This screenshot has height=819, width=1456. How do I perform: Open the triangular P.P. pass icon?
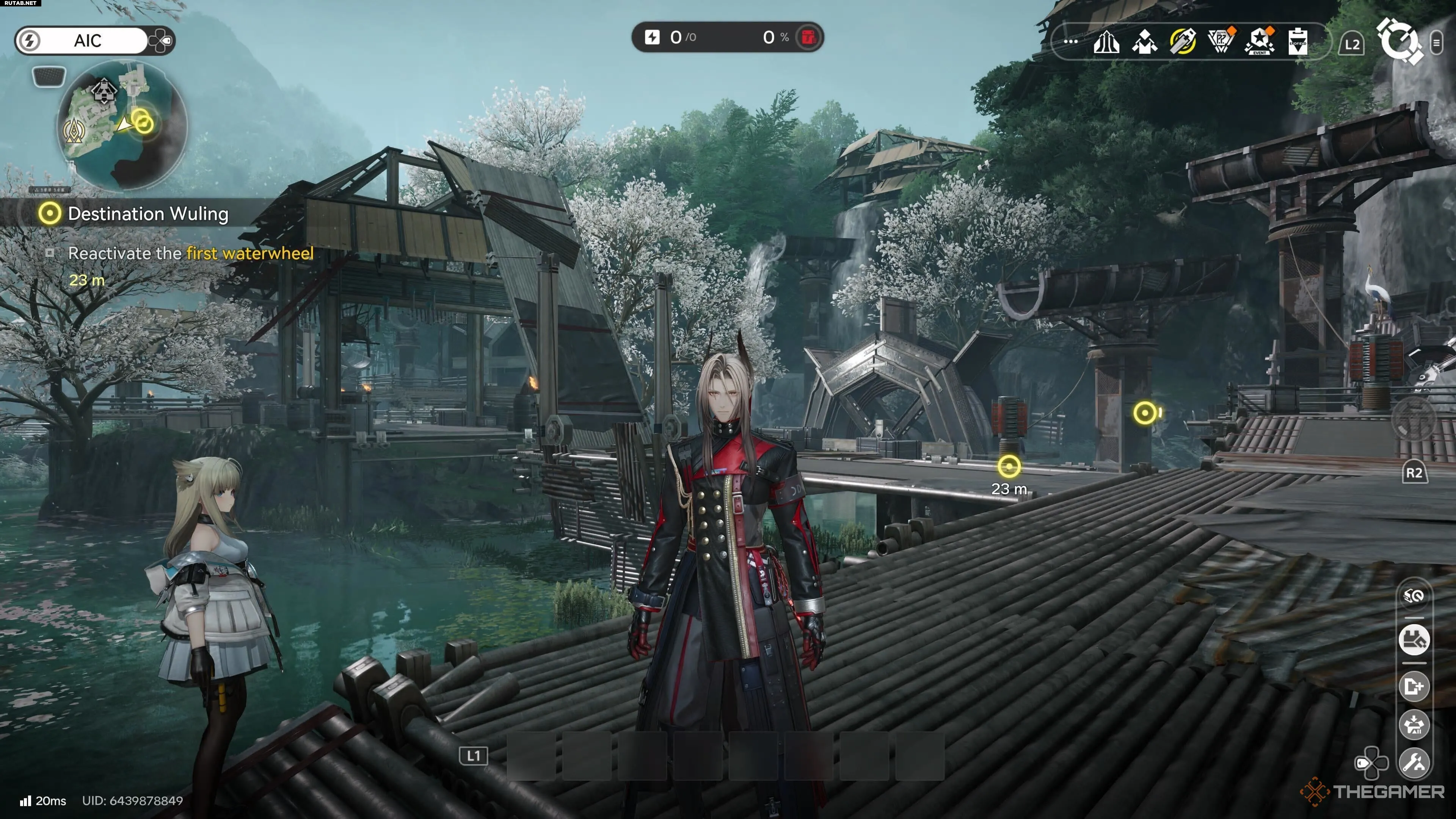tap(1221, 42)
